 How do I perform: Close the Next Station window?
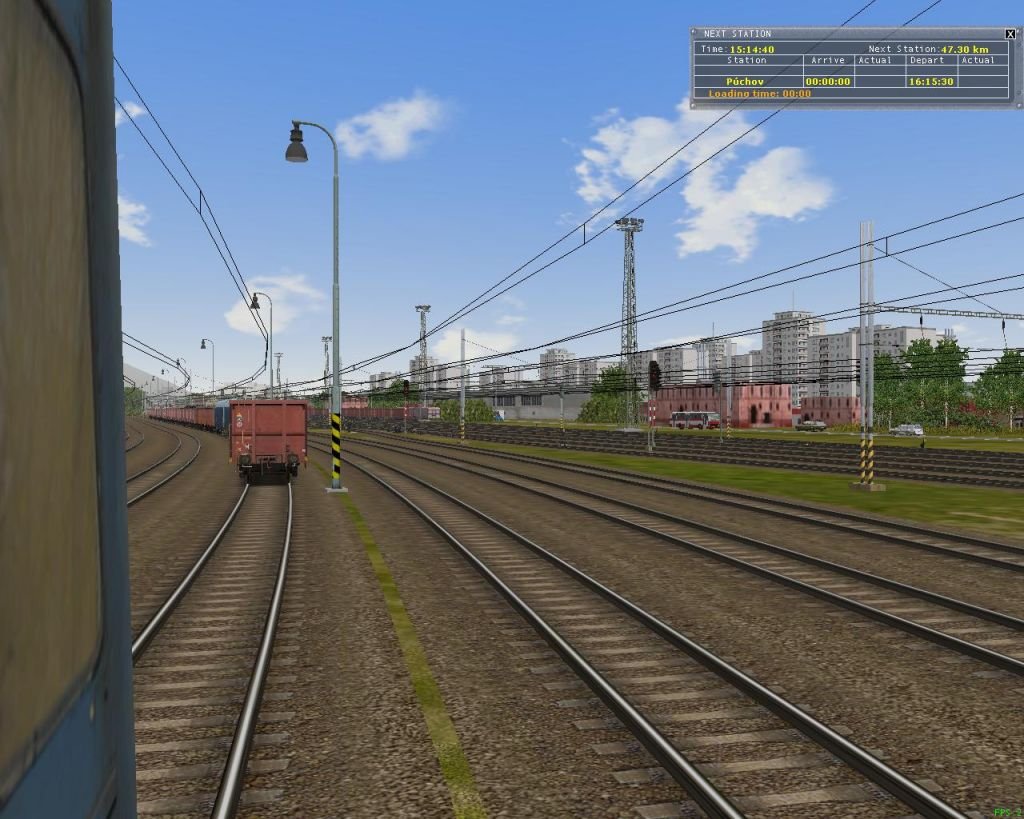click(1010, 34)
